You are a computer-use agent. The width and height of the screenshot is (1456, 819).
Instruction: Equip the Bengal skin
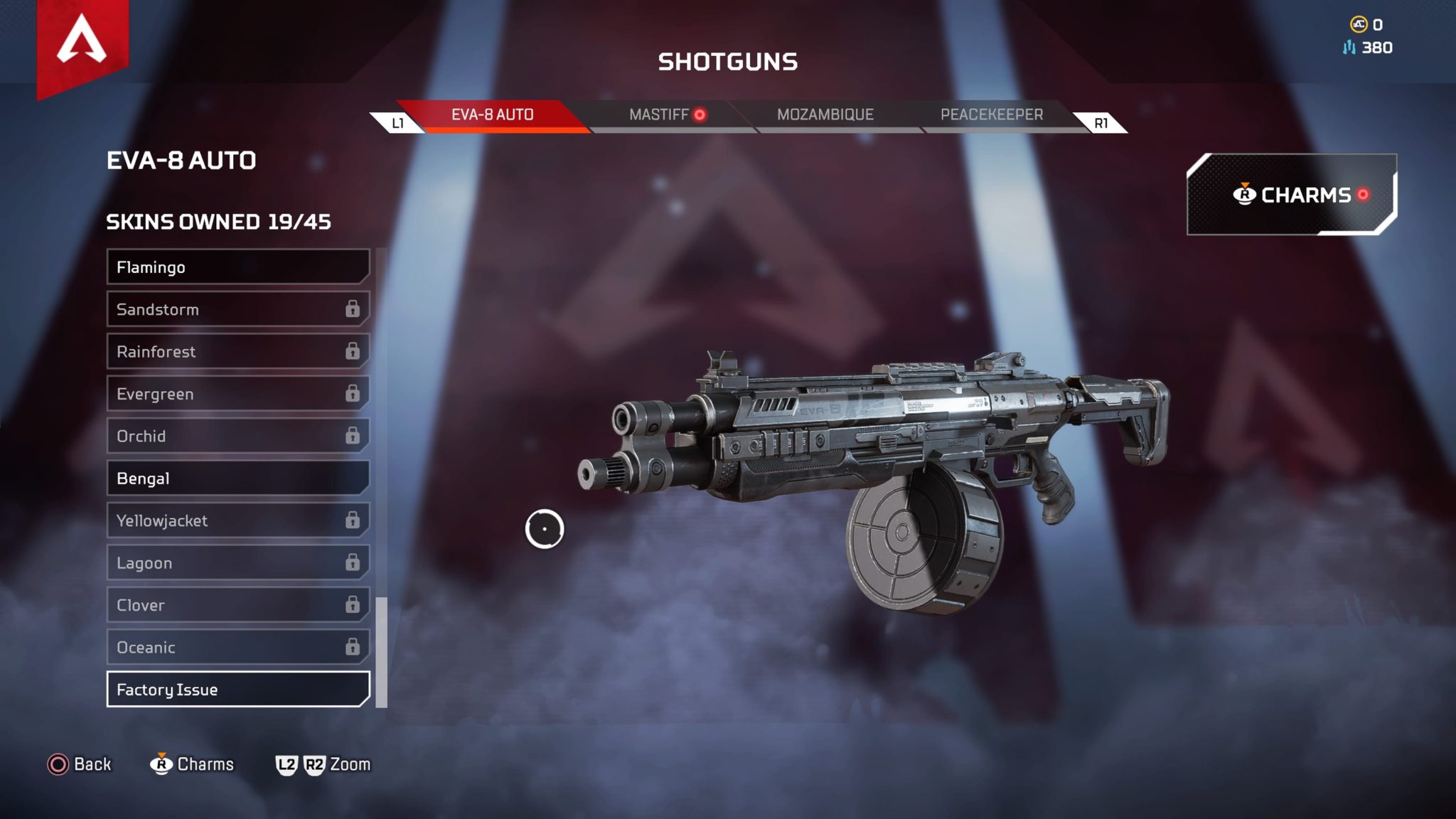coord(237,478)
